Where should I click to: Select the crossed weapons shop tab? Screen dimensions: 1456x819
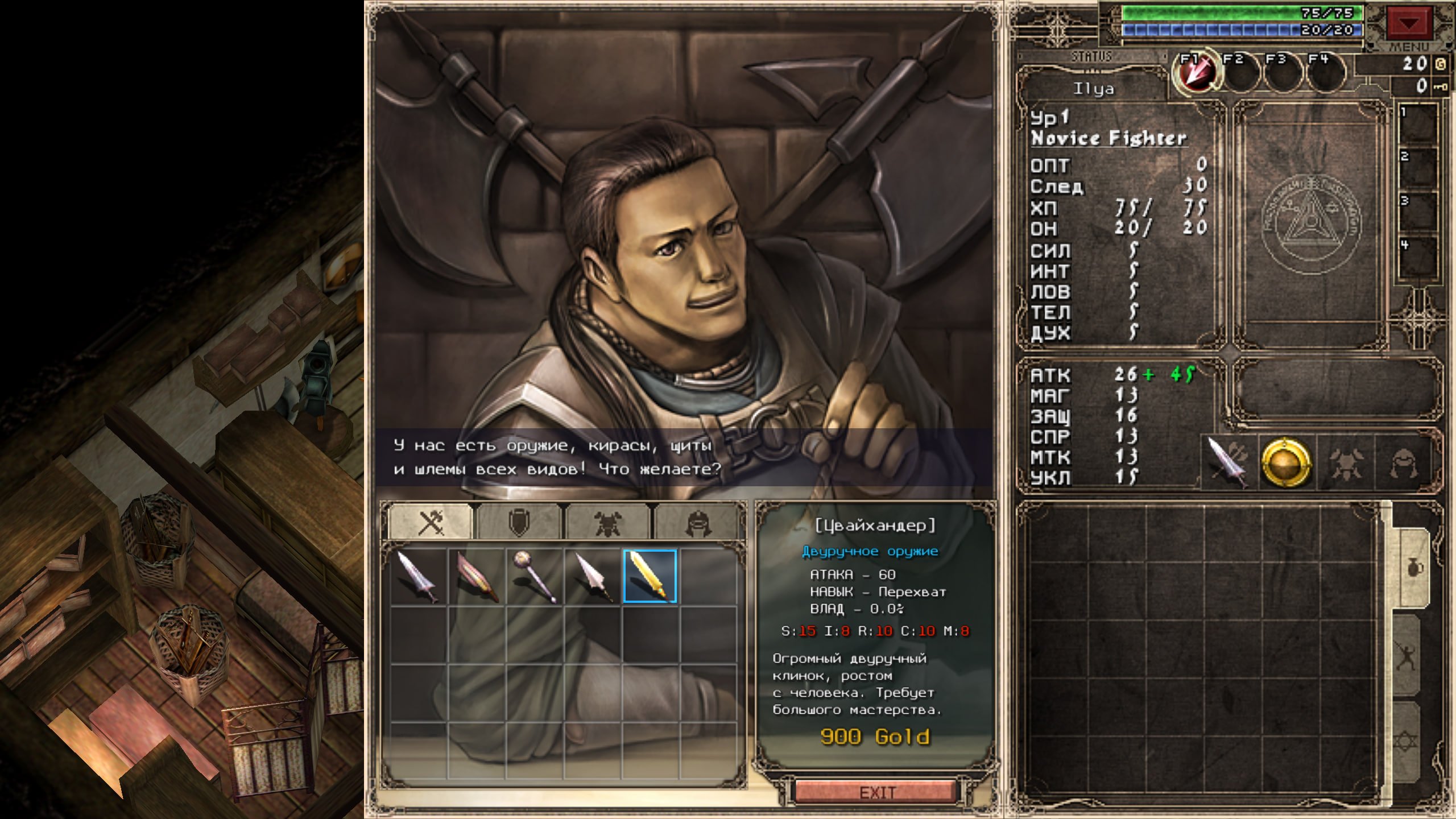431,522
